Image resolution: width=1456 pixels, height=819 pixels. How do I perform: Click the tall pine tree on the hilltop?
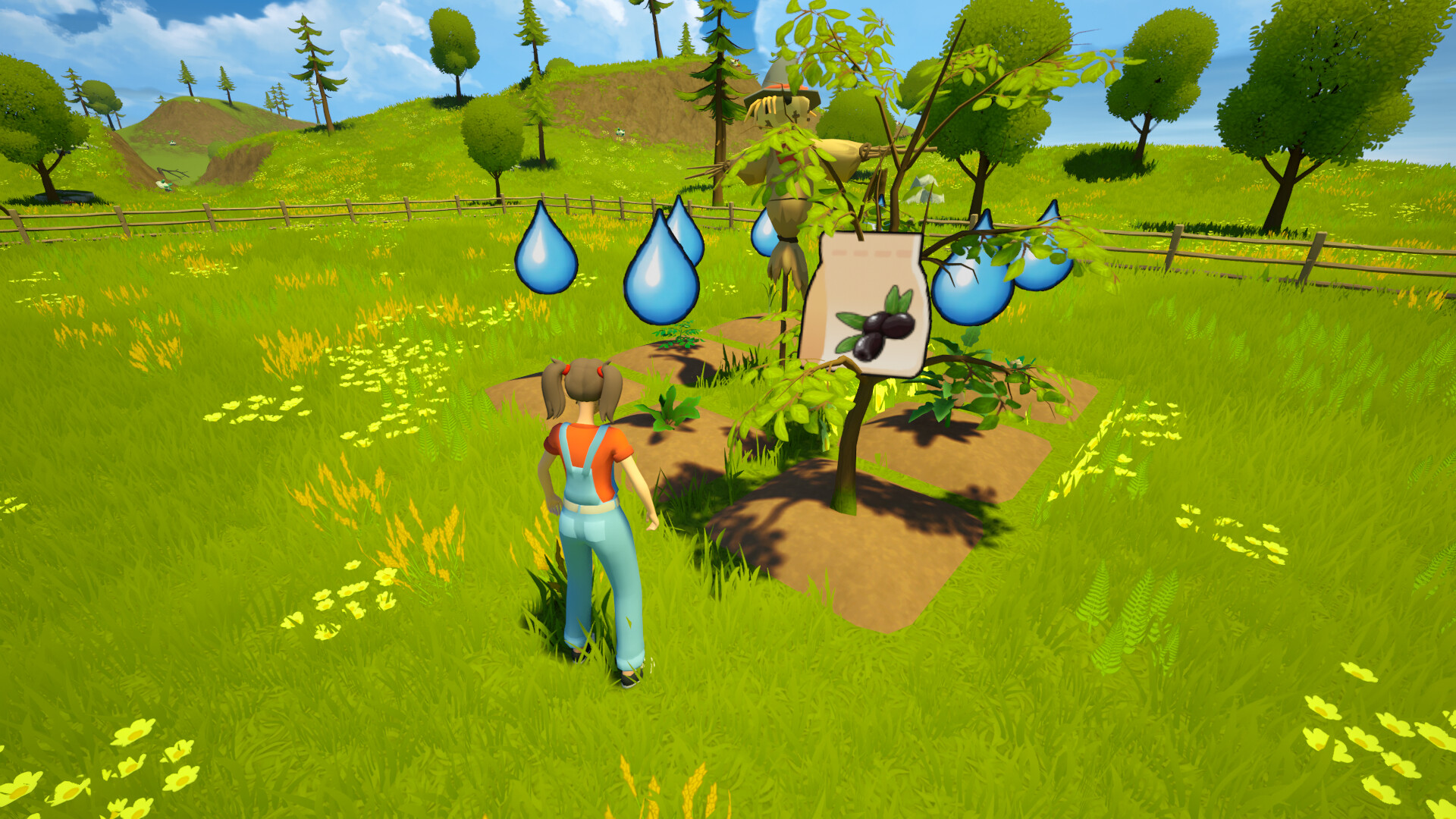(315, 68)
